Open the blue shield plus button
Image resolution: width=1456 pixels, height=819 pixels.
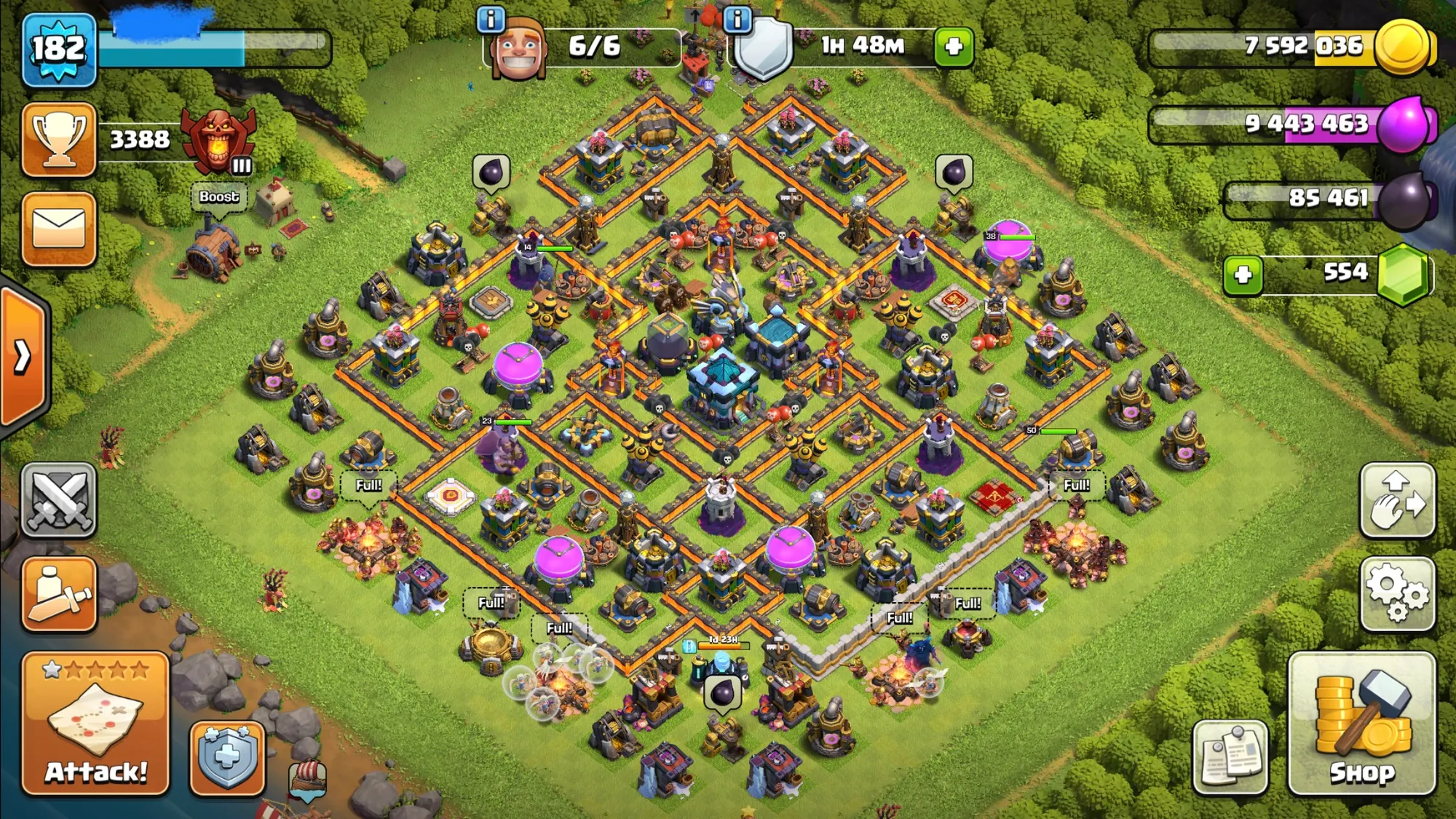point(227,757)
